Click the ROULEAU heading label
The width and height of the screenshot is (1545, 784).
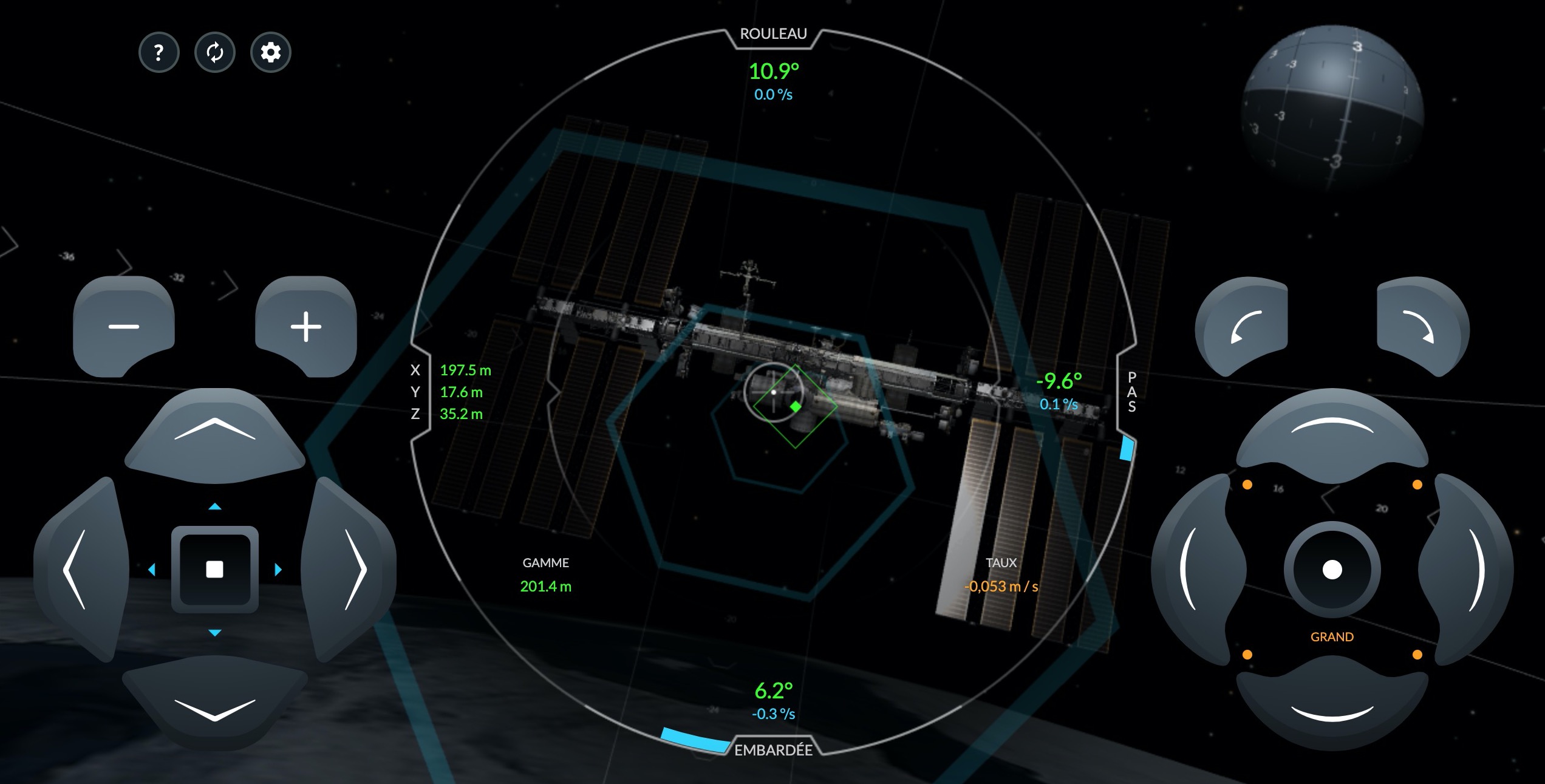[x=773, y=33]
